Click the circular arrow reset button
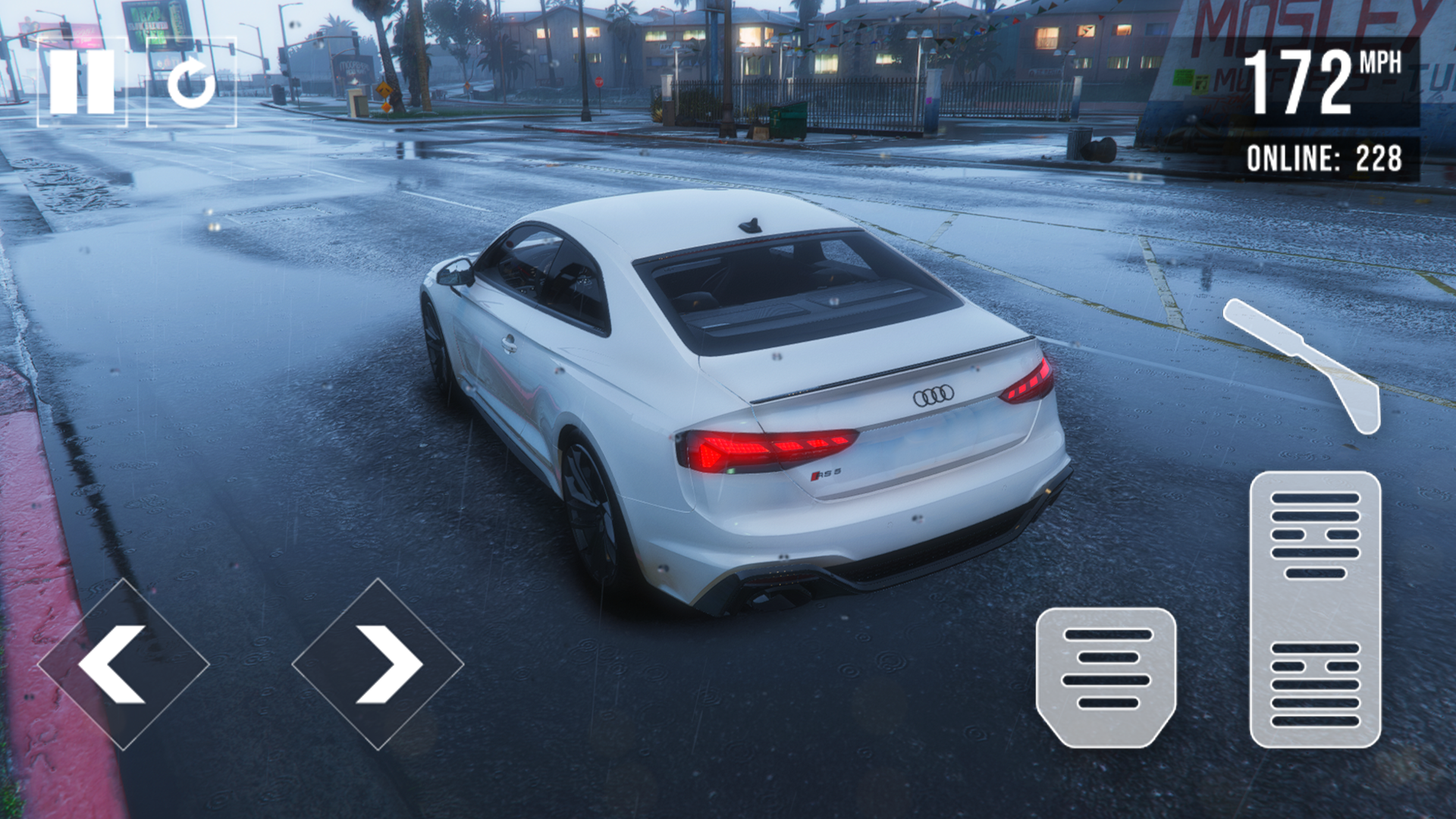Screen dimensions: 1456x819 click(191, 82)
